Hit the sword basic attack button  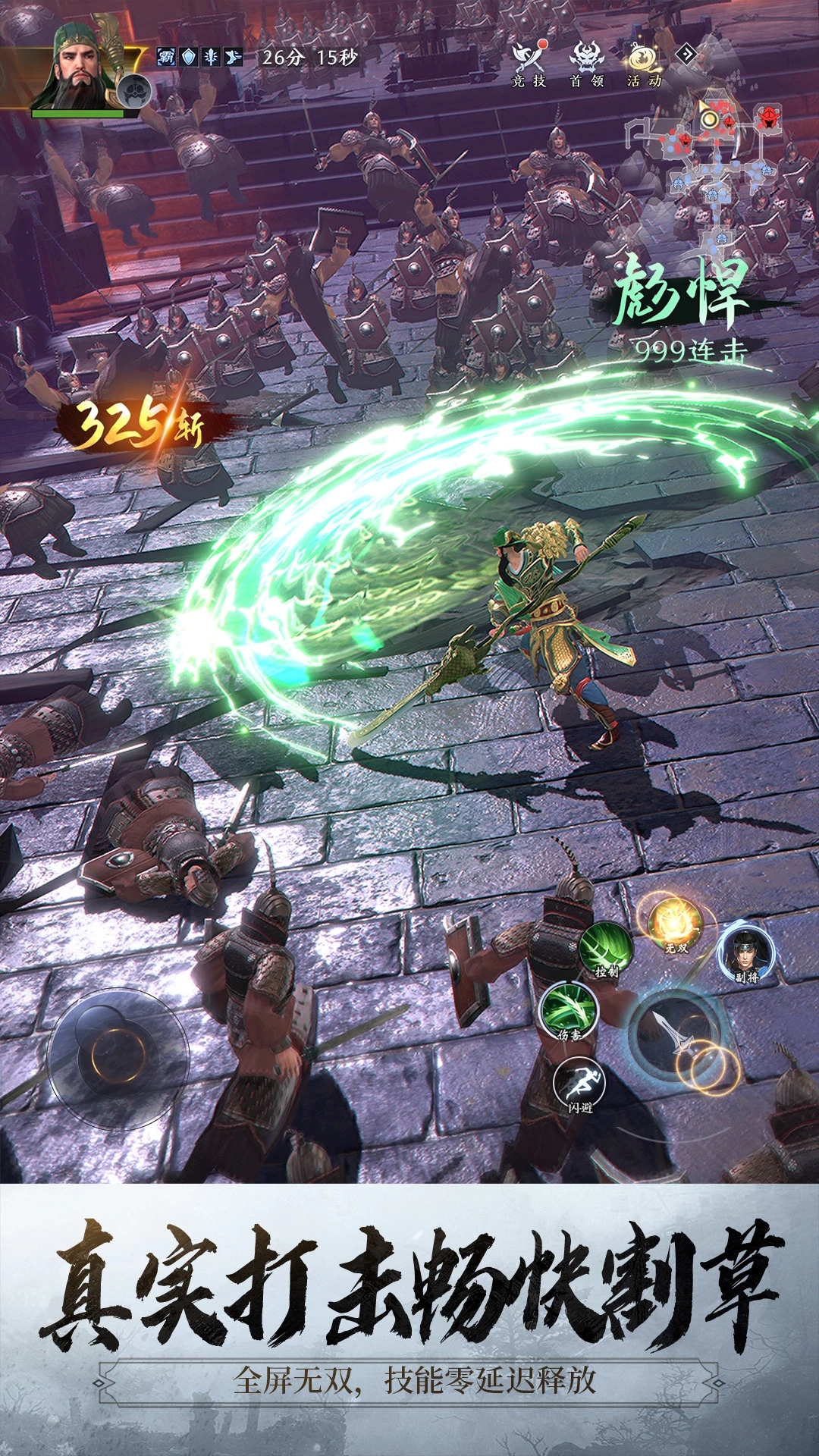(676, 1031)
